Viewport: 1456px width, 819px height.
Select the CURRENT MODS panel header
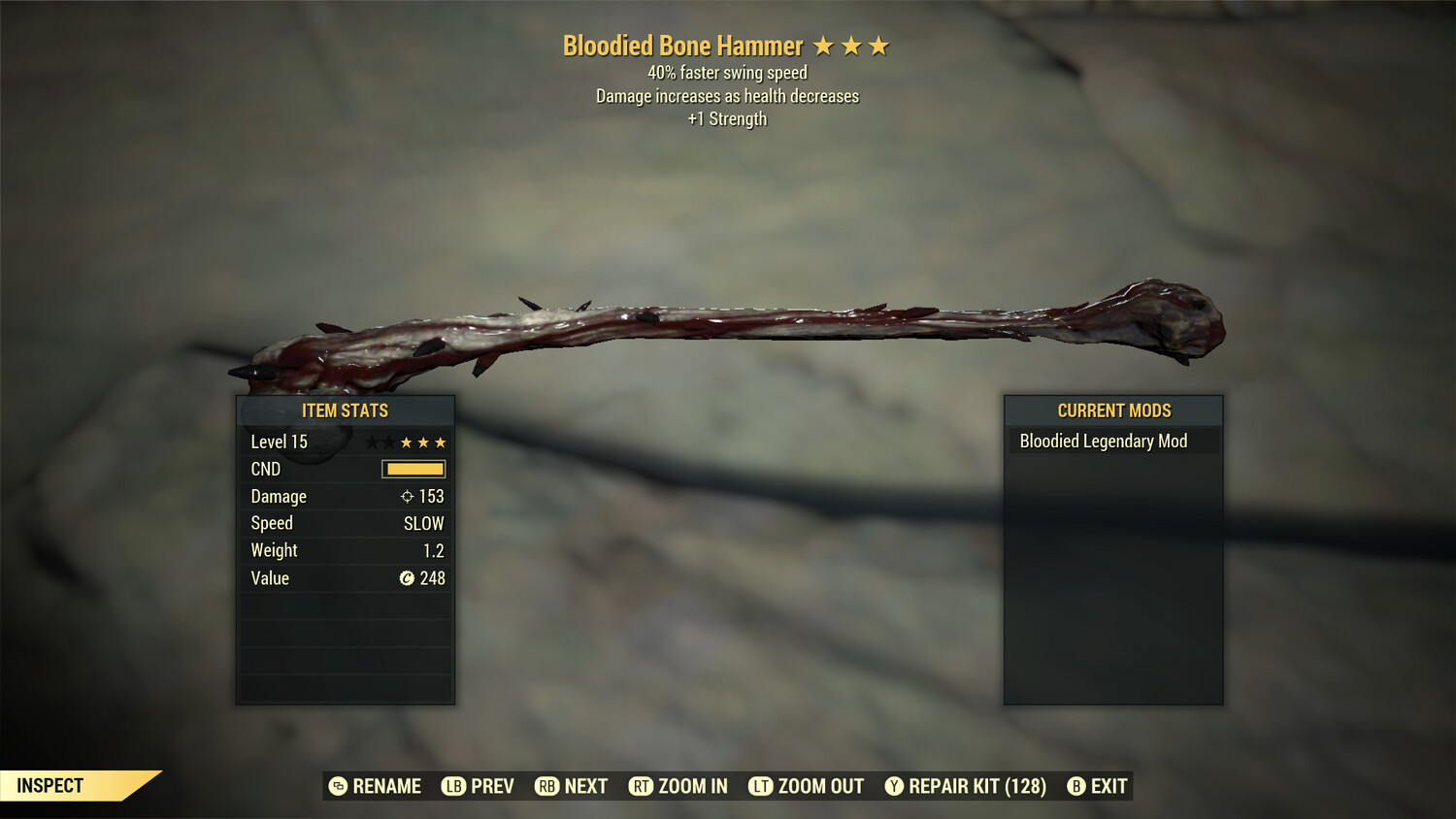pos(1113,410)
